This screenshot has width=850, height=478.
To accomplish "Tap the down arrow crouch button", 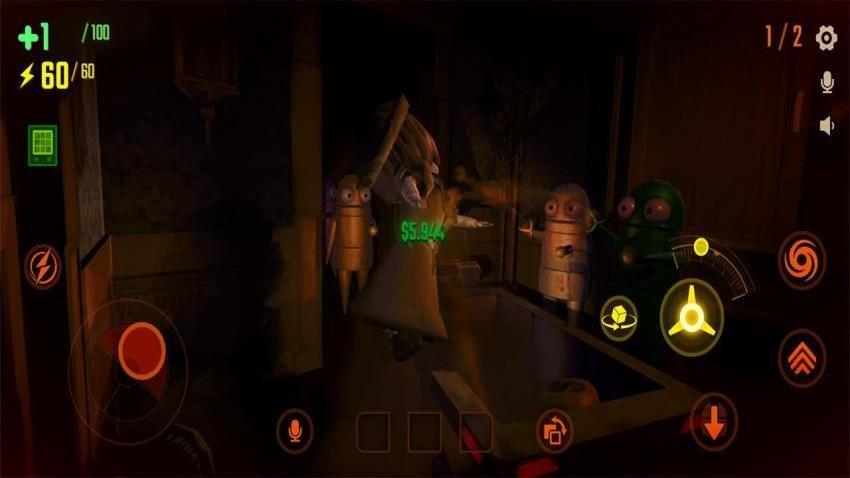I will (x=713, y=422).
